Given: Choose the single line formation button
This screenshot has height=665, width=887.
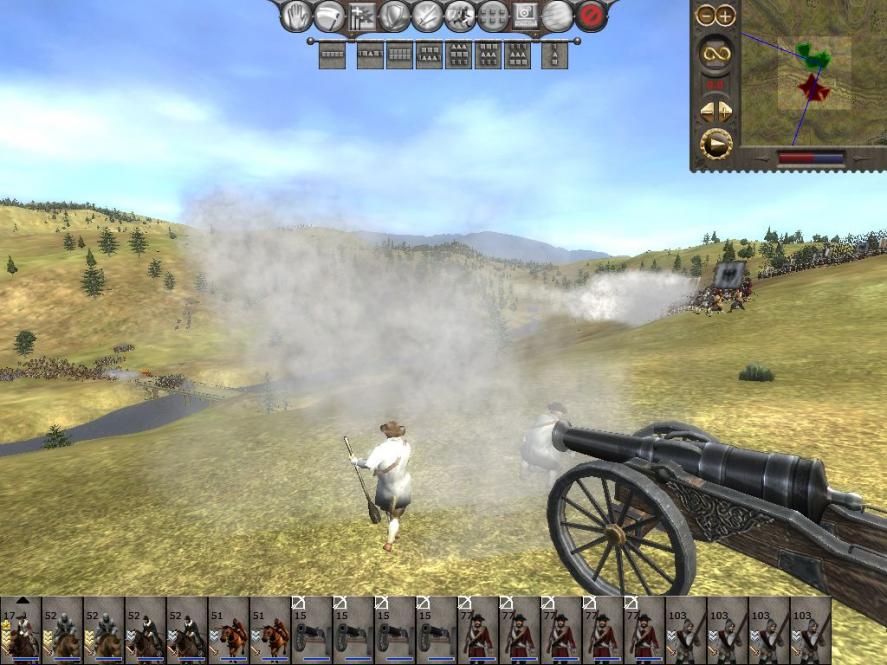Looking at the screenshot, I should coord(332,55).
